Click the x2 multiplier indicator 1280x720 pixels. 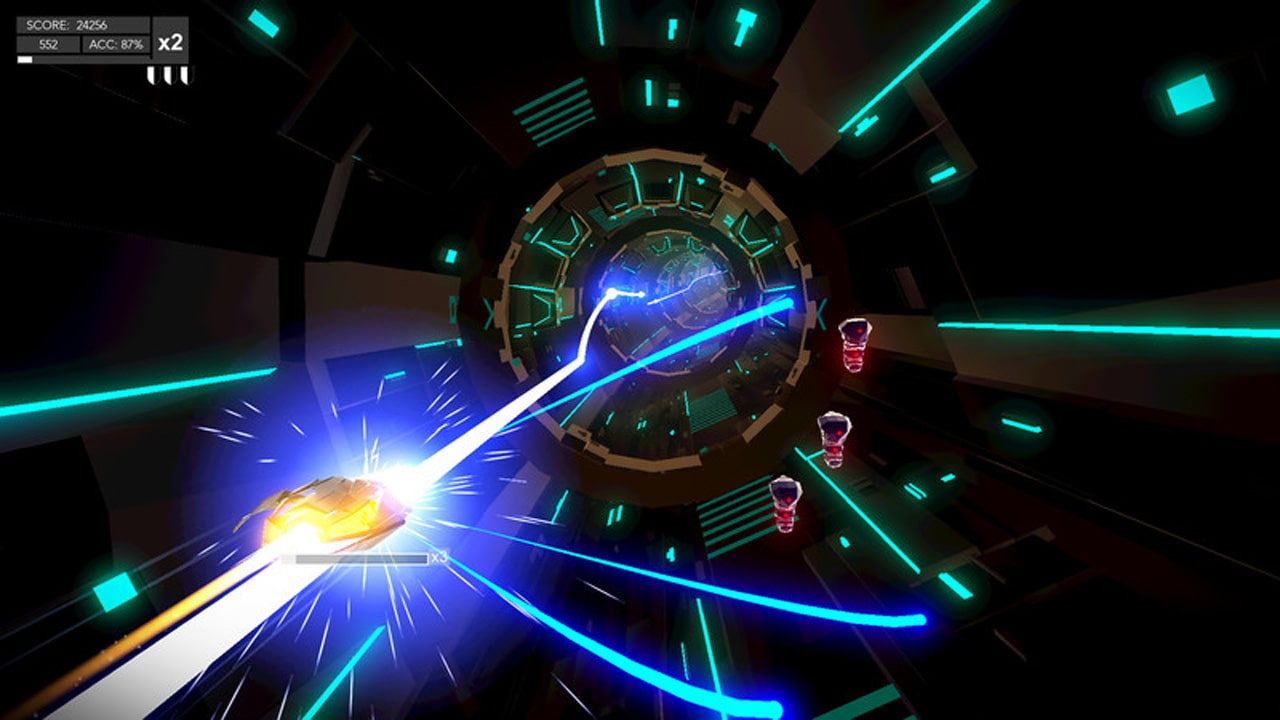pyautogui.click(x=170, y=42)
